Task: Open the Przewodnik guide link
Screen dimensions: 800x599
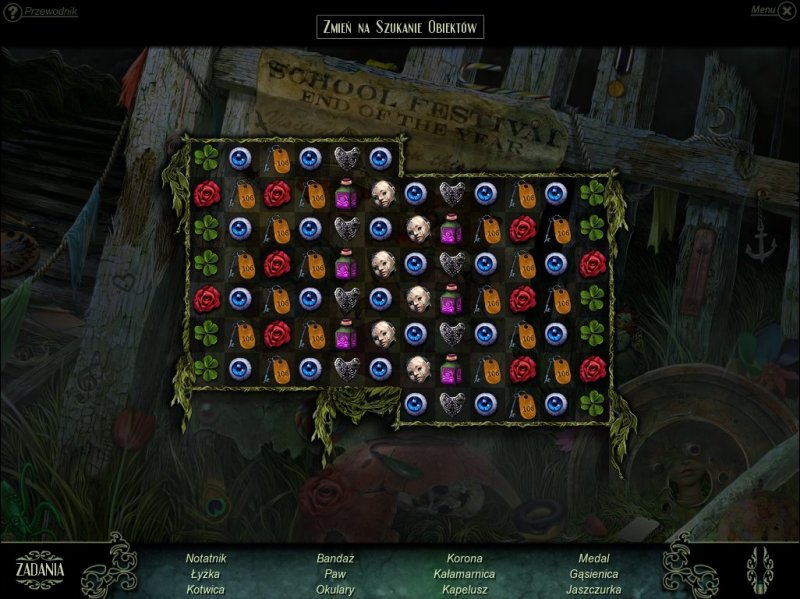Action: click(x=50, y=12)
